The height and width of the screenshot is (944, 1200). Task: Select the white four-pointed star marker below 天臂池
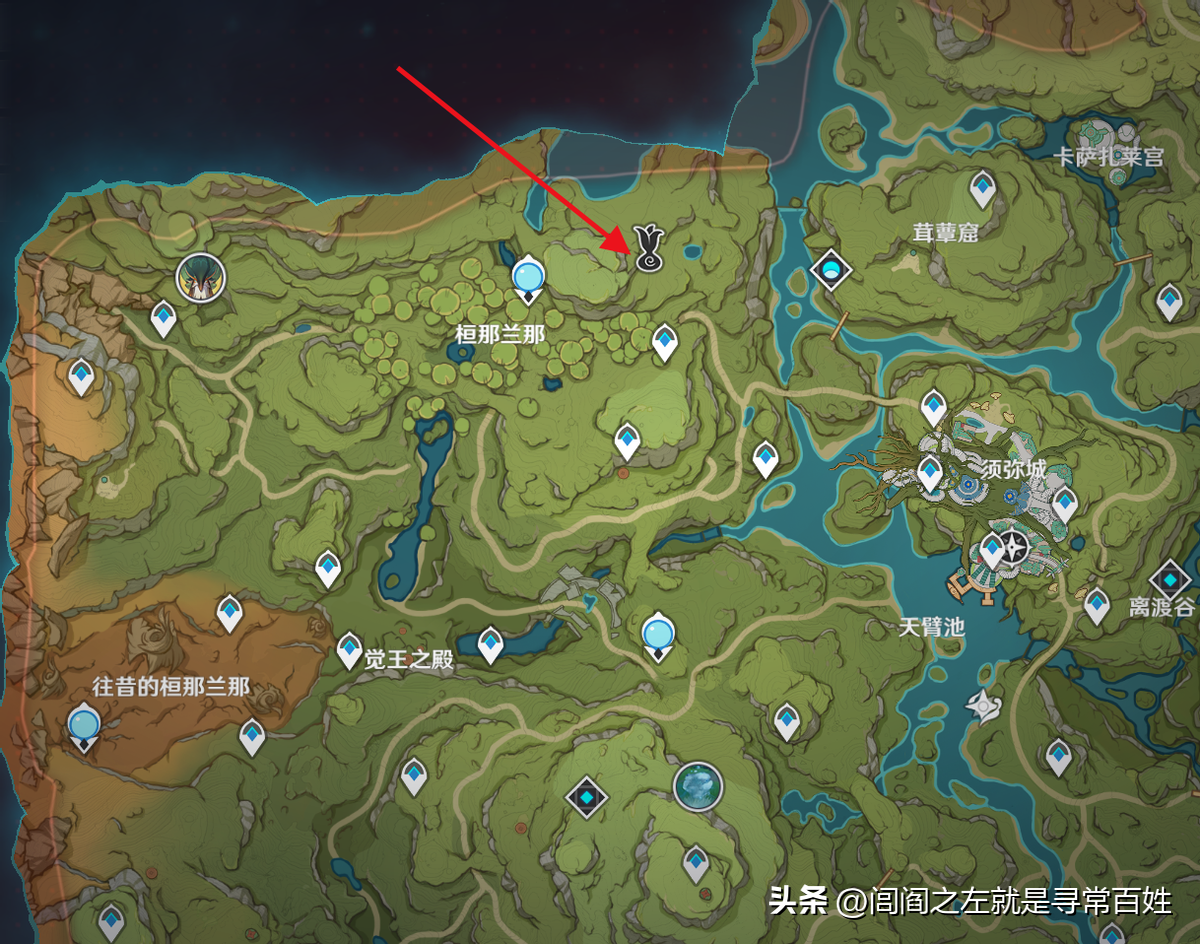(982, 707)
